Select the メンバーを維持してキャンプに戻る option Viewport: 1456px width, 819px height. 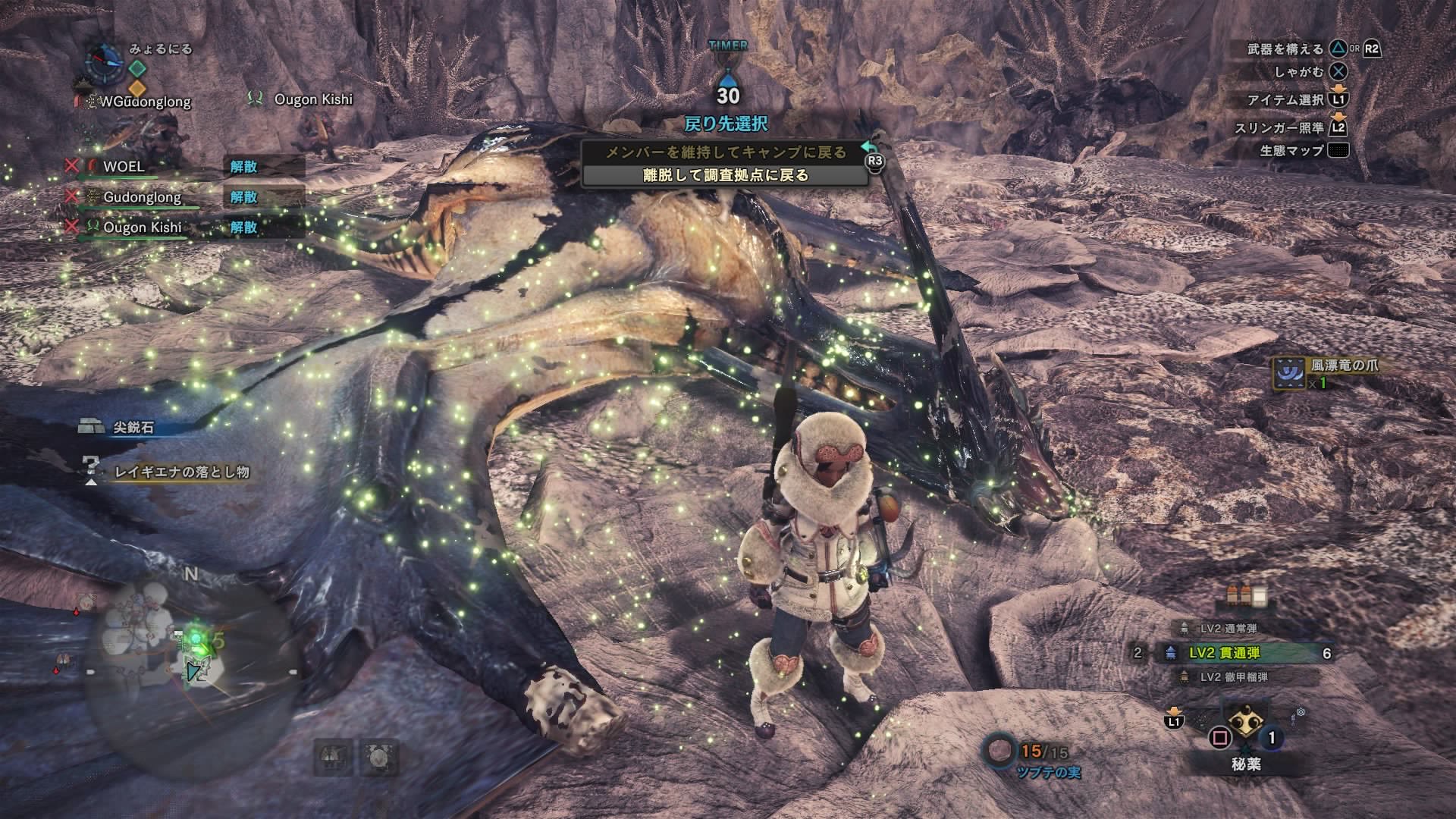pyautogui.click(x=728, y=150)
